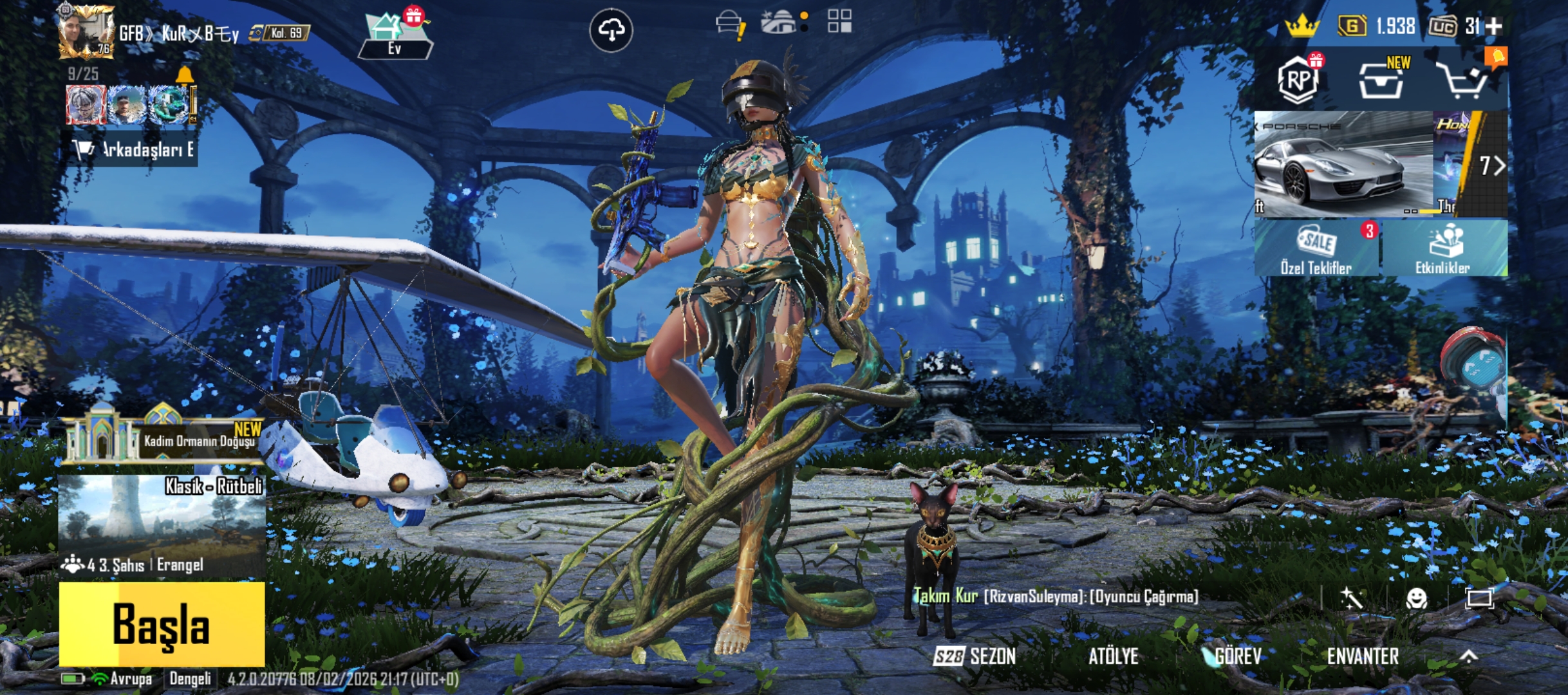The height and width of the screenshot is (695, 1568).
Task: Open the GÖREV missions menu
Action: coord(1236,656)
